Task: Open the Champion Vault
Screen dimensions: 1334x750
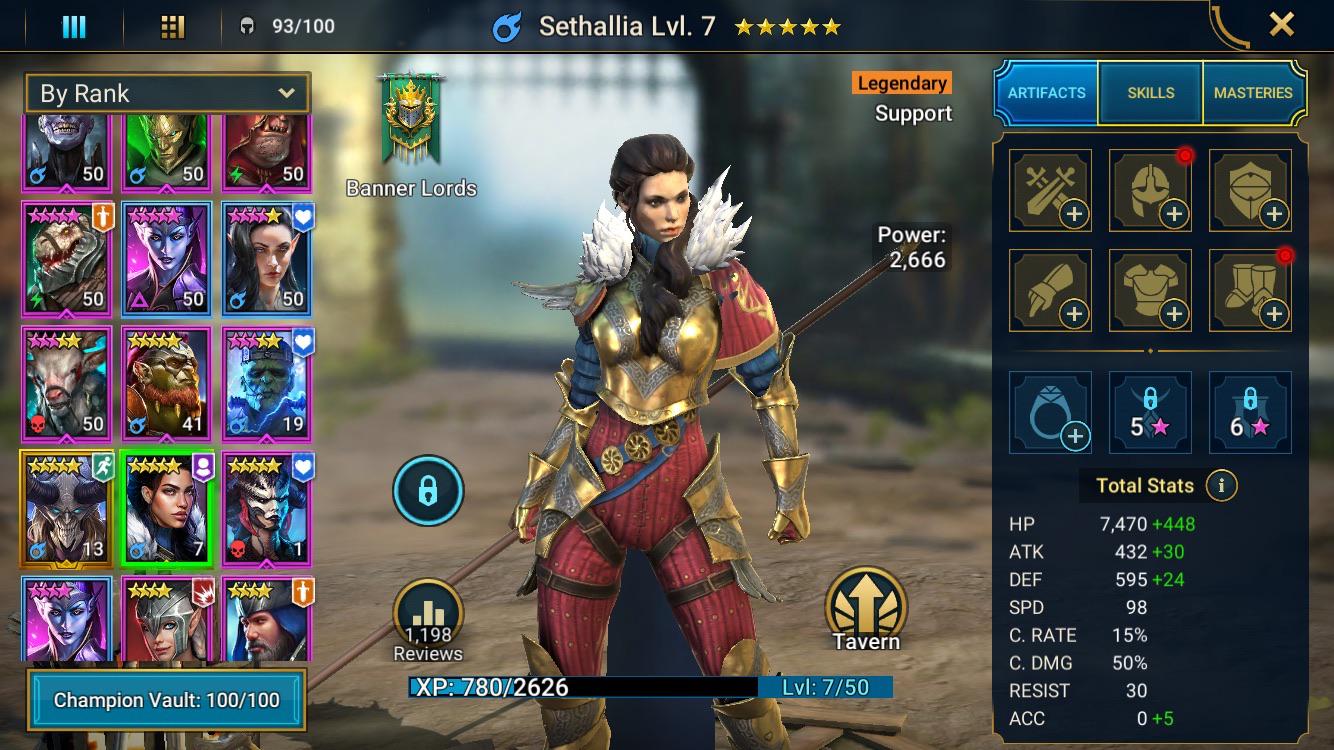Action: (166, 700)
